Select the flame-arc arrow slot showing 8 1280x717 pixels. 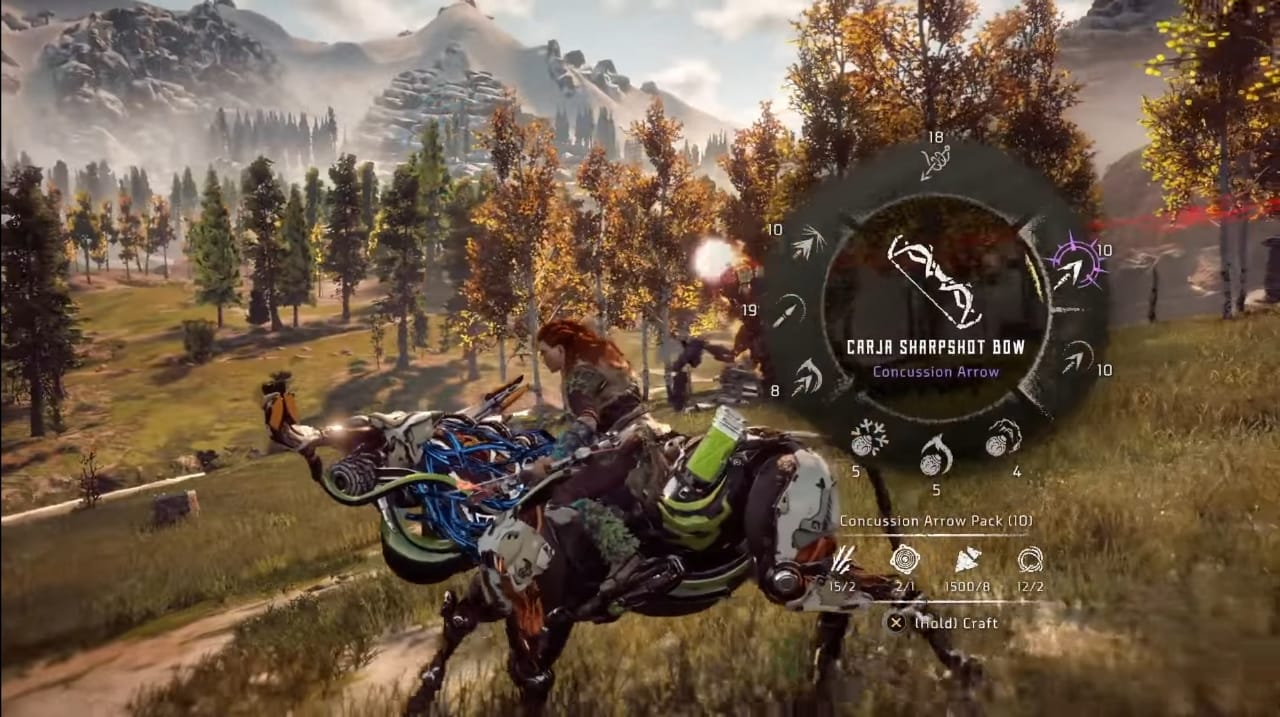click(x=807, y=378)
